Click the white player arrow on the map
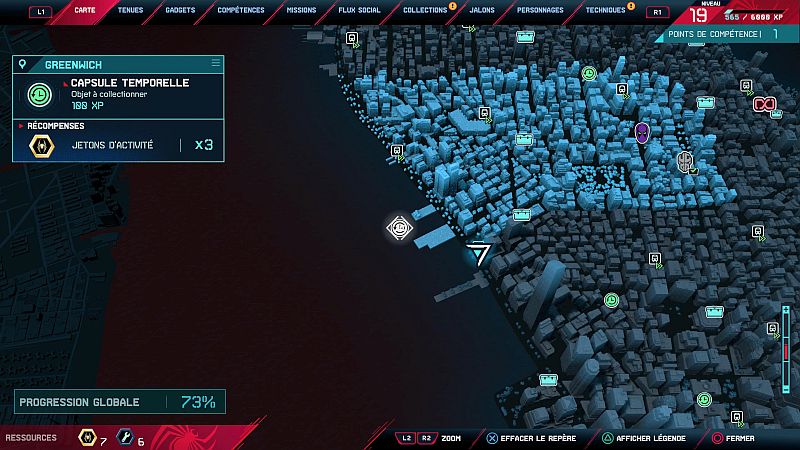 pos(481,253)
